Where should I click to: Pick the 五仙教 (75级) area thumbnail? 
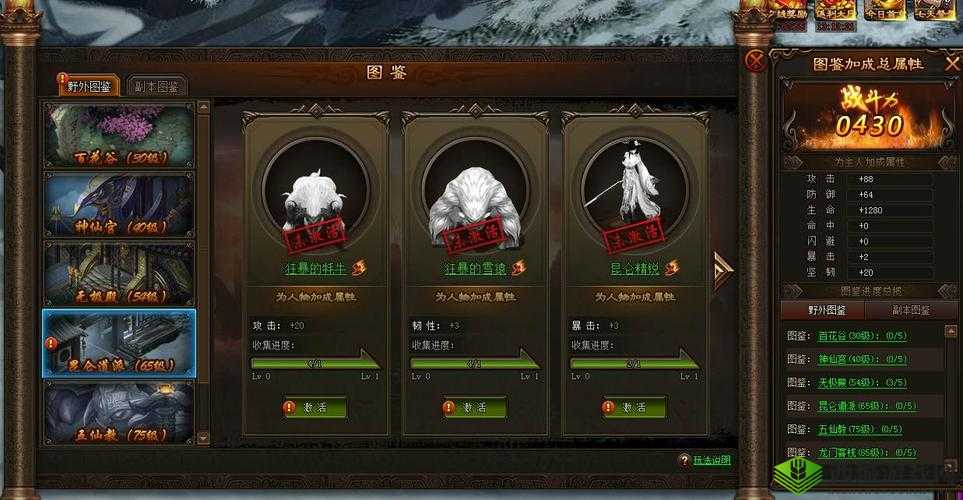coord(119,409)
